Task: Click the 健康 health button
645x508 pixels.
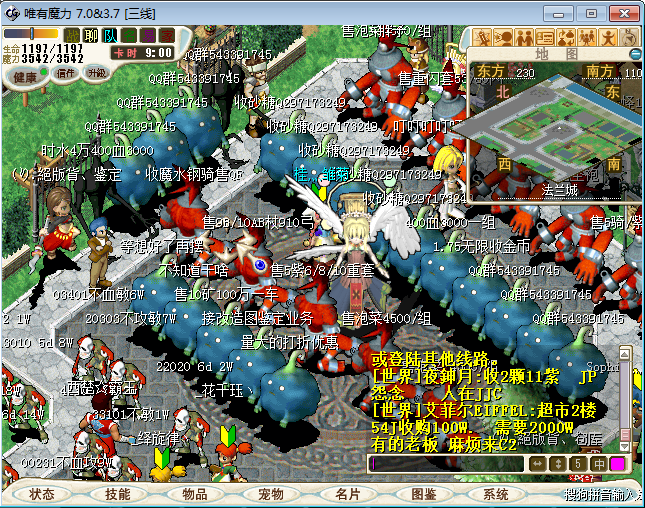Action: (26, 75)
